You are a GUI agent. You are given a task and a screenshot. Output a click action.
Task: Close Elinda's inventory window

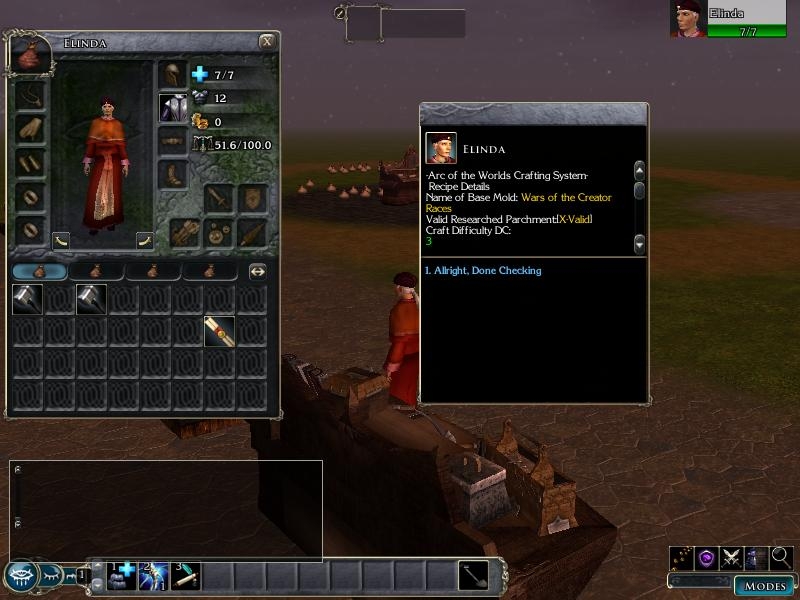[x=267, y=42]
